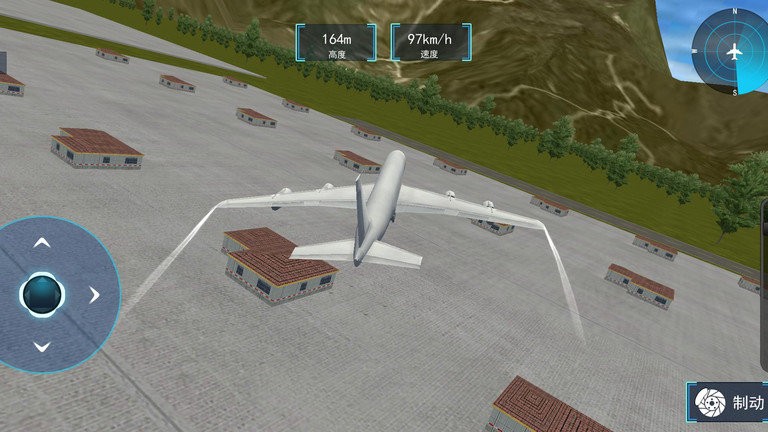Tap the joystick's right arrow
This screenshot has height=432, width=768.
click(94, 295)
